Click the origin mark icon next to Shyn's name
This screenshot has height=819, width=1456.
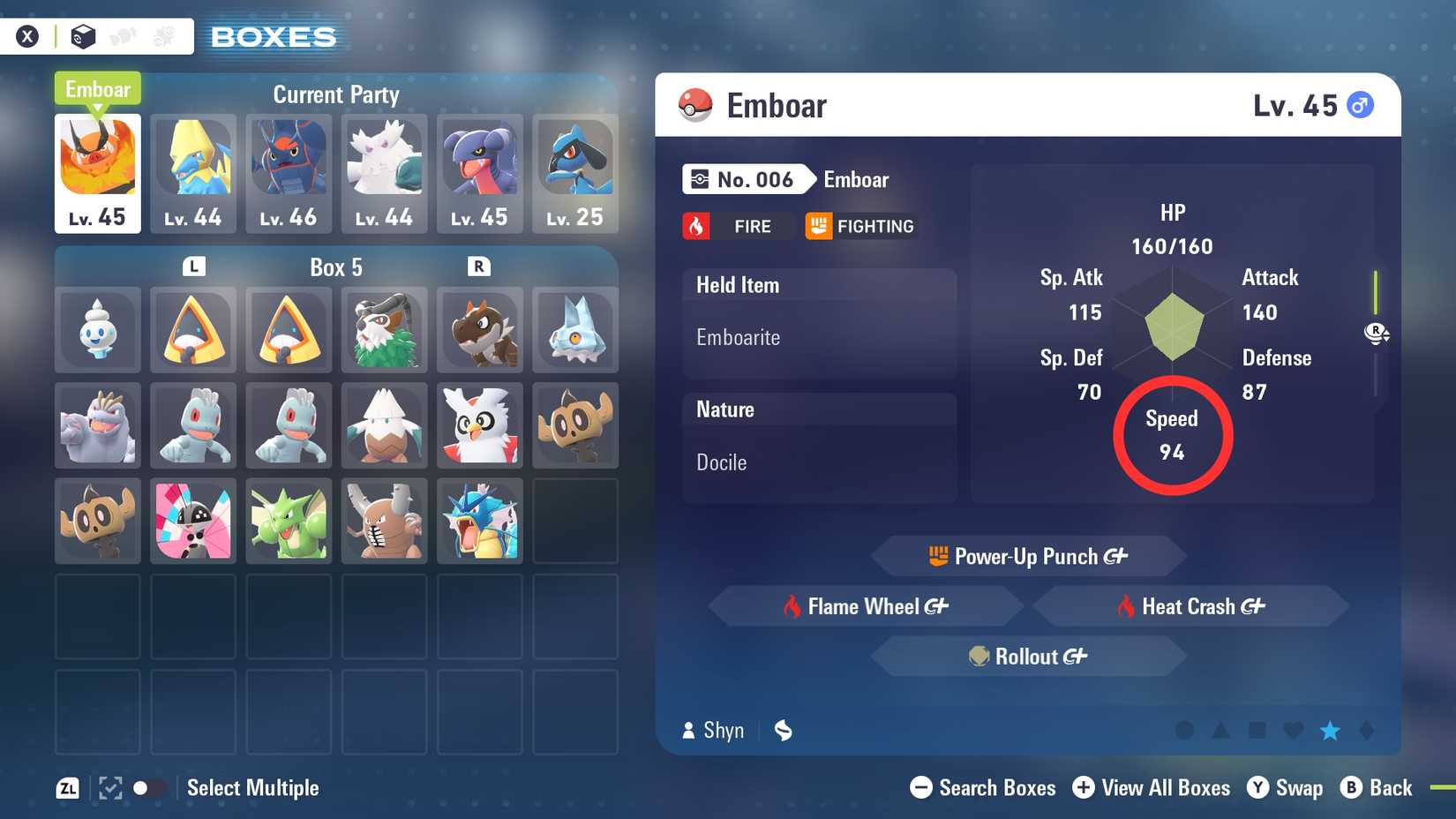[782, 731]
